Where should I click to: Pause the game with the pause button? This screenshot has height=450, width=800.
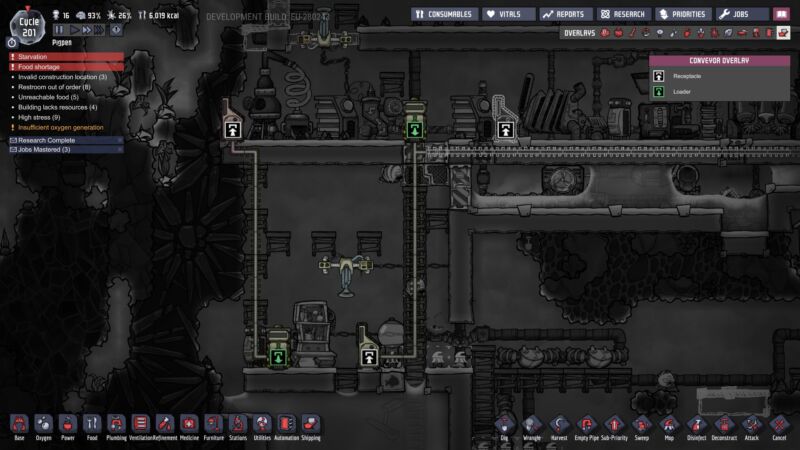[59, 31]
